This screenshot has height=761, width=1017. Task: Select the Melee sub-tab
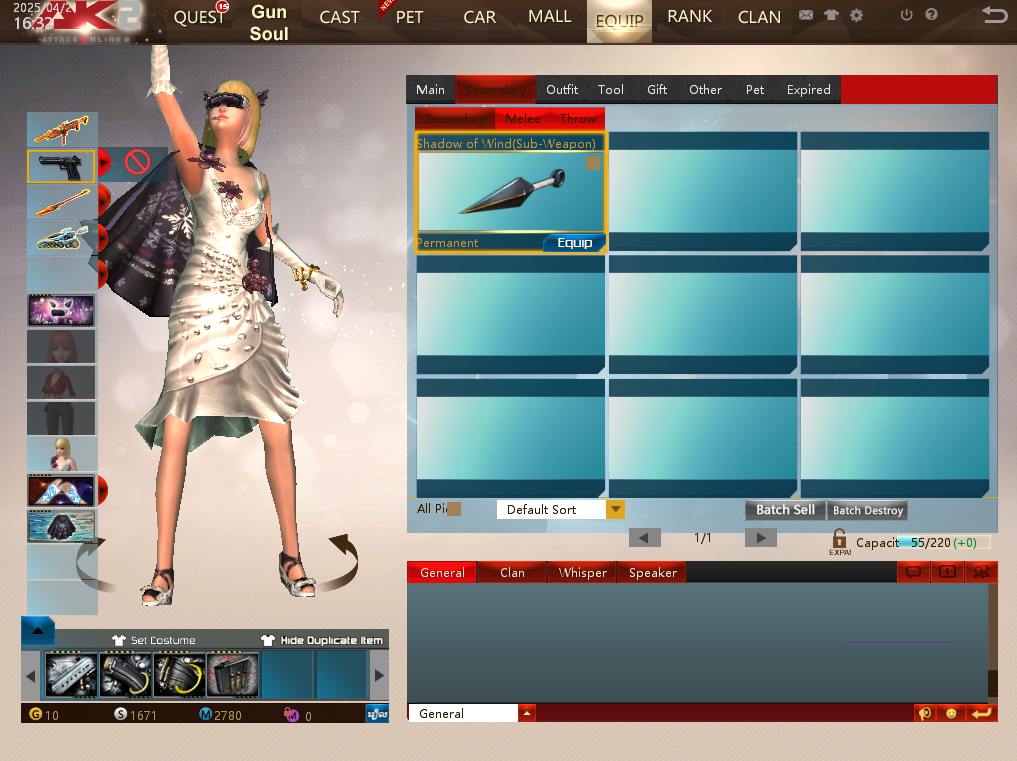(523, 119)
